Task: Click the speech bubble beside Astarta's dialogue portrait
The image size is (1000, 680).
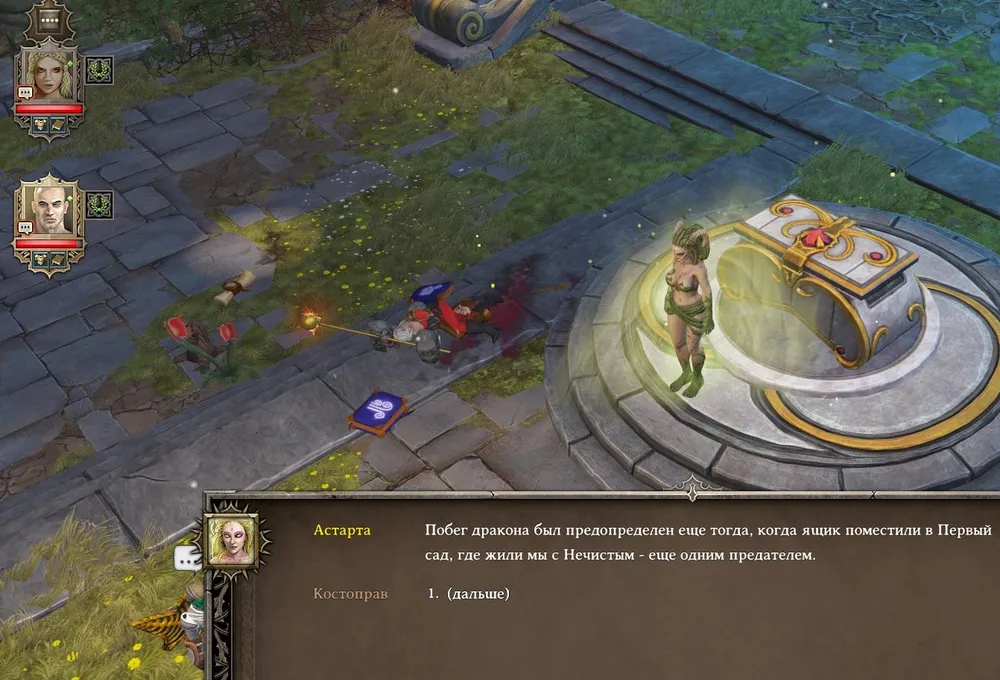Action: (187, 557)
